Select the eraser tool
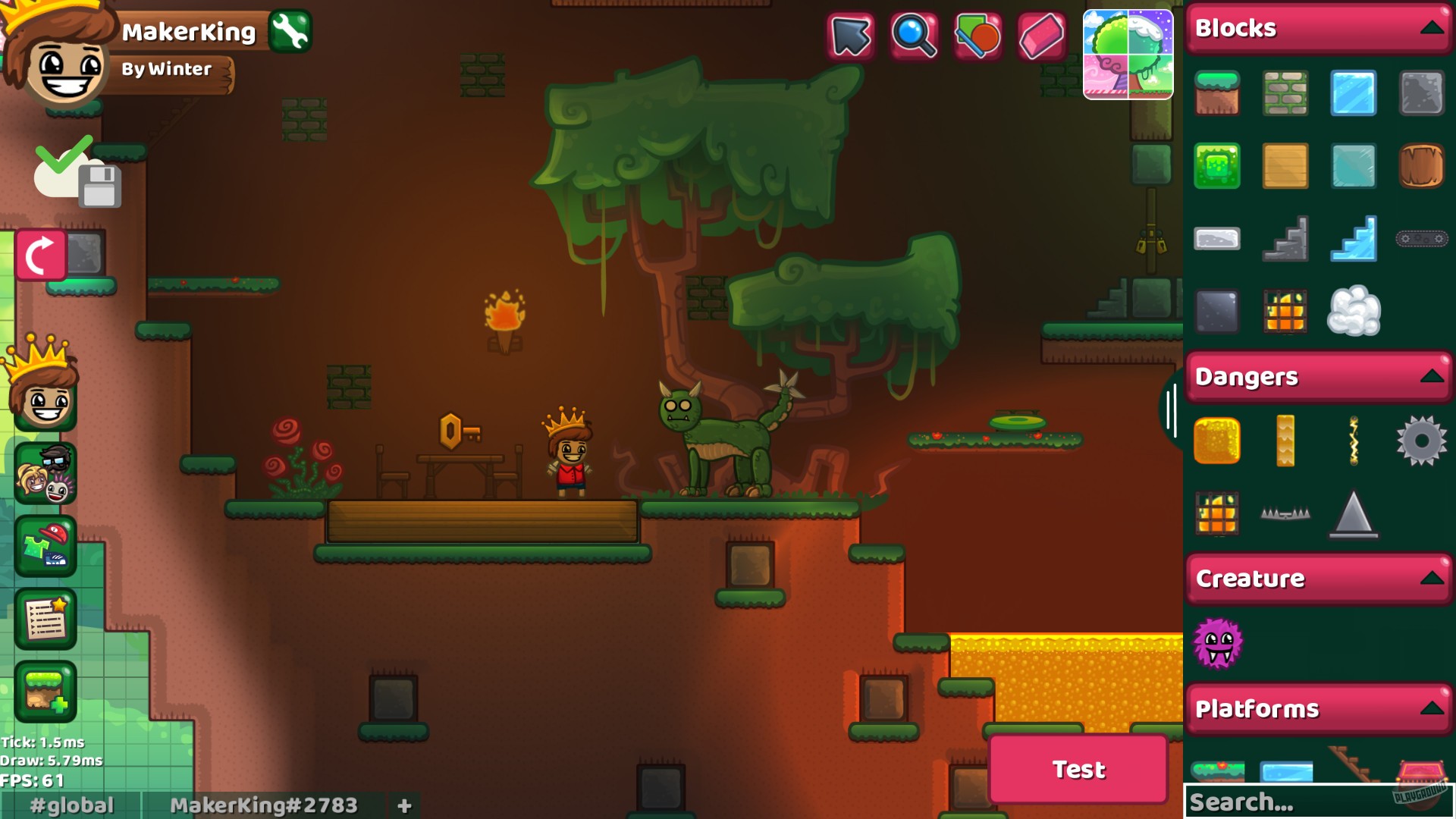This screenshot has width=1456, height=819. pyautogui.click(x=1042, y=33)
